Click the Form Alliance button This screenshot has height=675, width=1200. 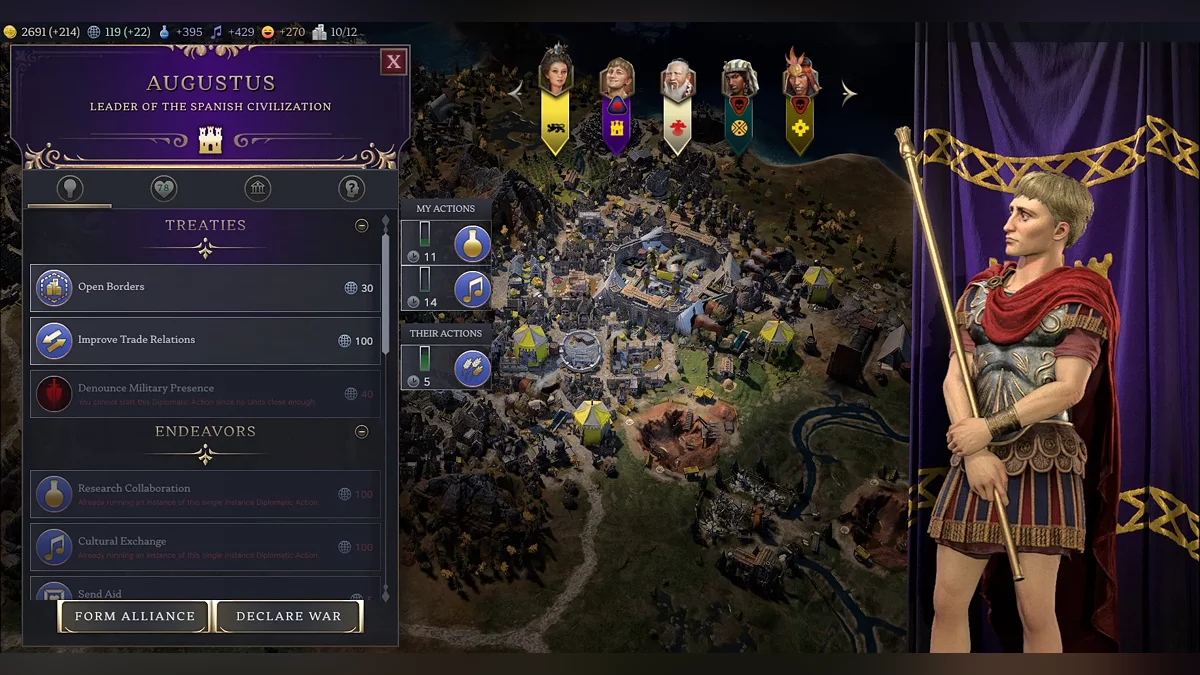(135, 616)
